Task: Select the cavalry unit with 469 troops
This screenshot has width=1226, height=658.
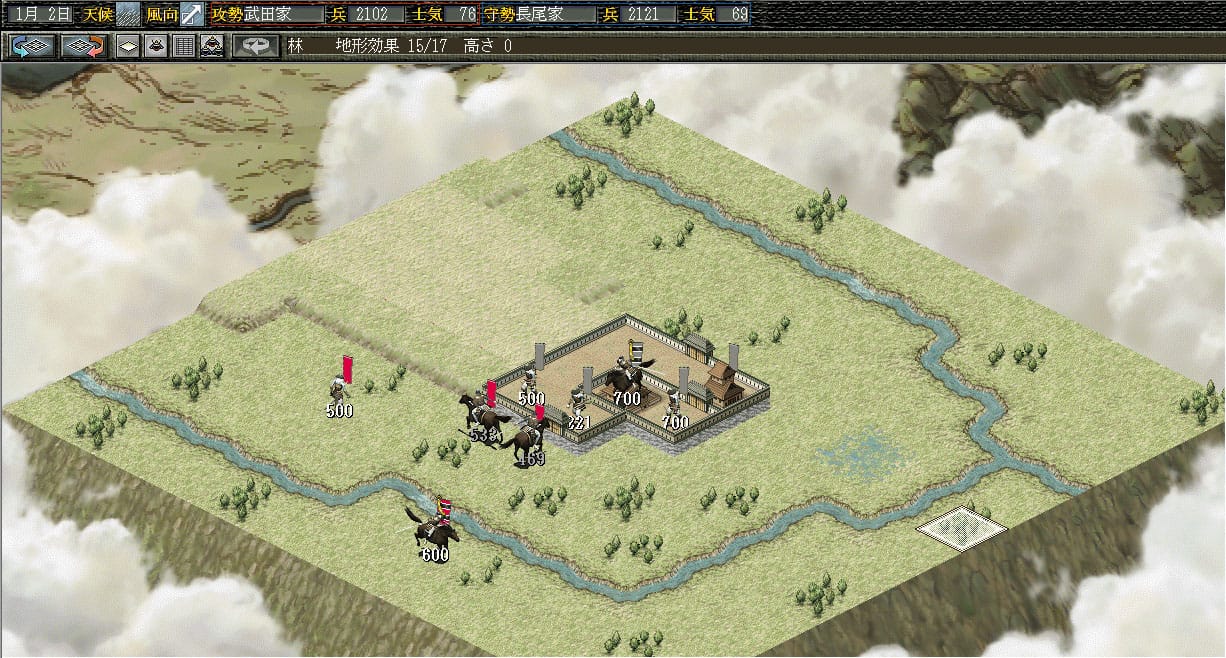Action: pyautogui.click(x=527, y=440)
